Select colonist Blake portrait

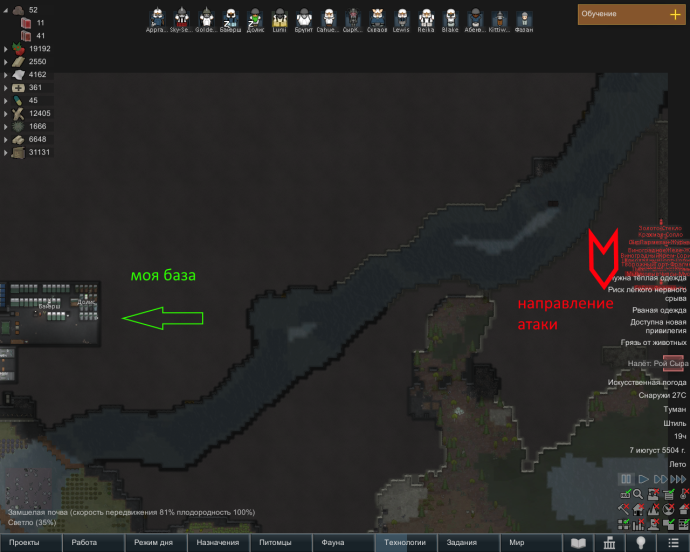(x=450, y=18)
